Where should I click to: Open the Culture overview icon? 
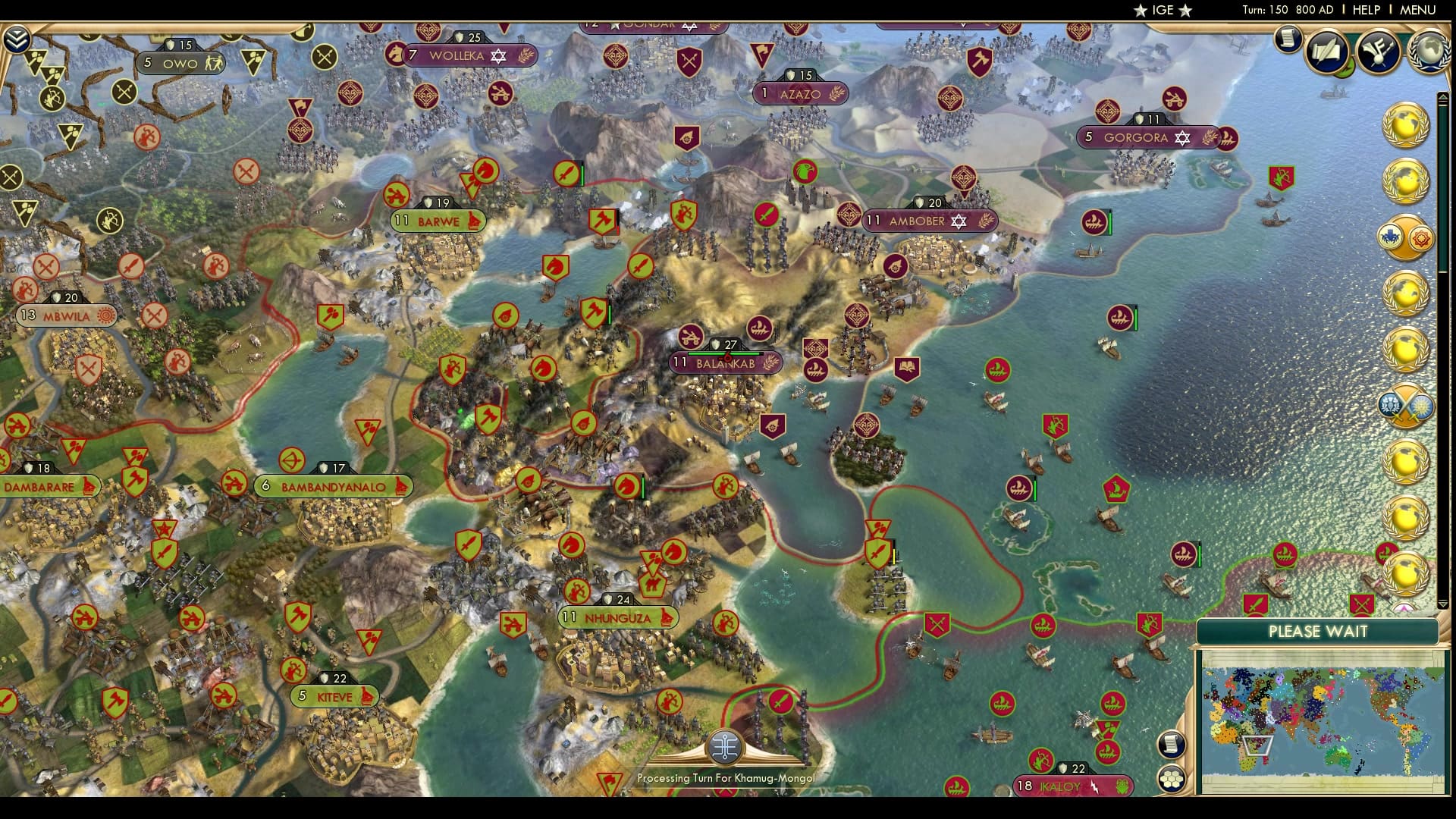(1379, 52)
